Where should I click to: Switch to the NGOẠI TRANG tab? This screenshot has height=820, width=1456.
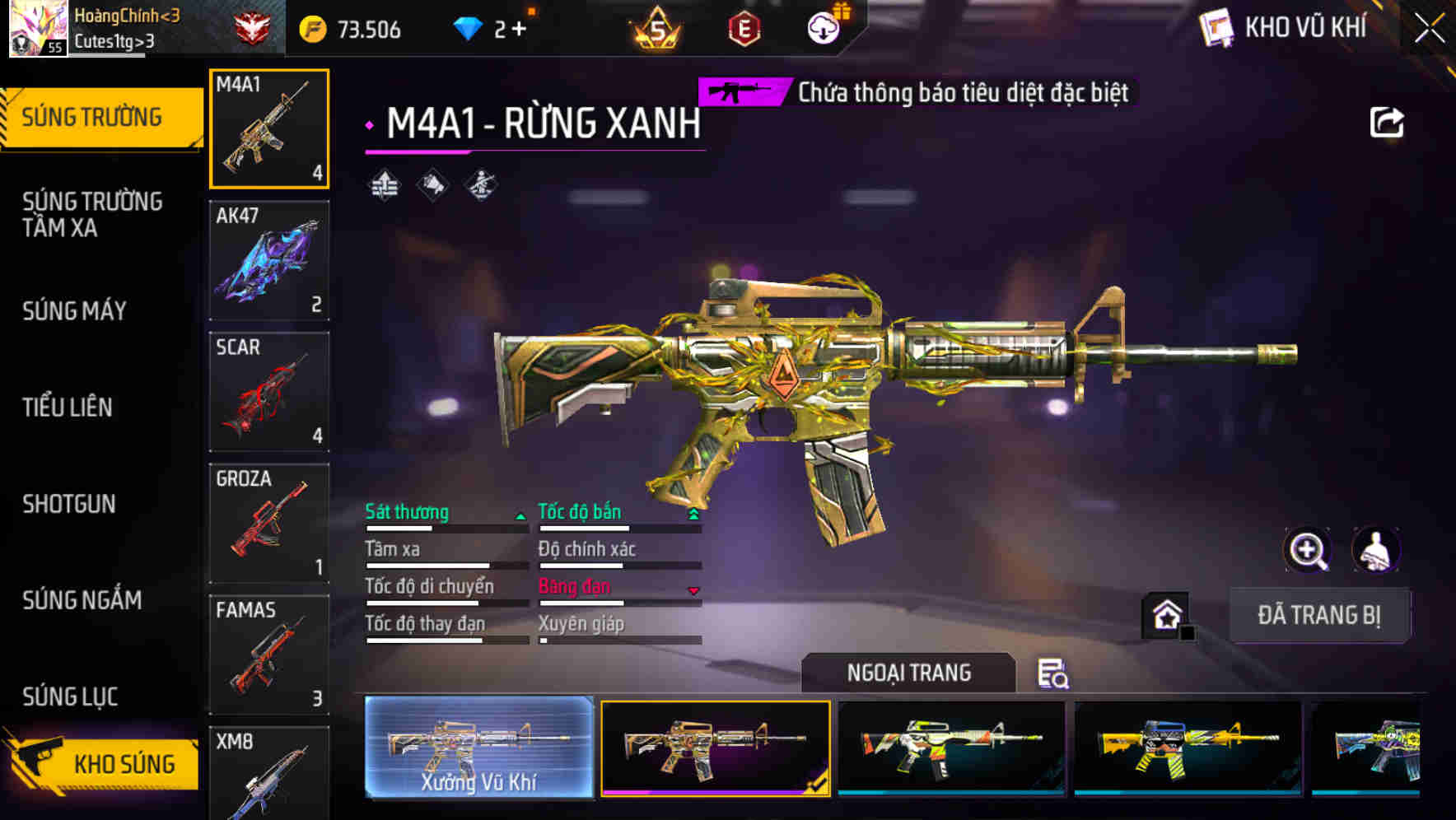908,673
